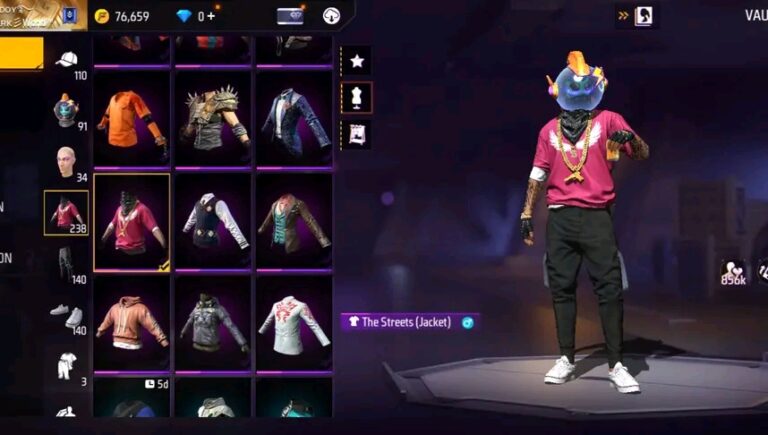Choose the navy vest with white sleeves

213,222
